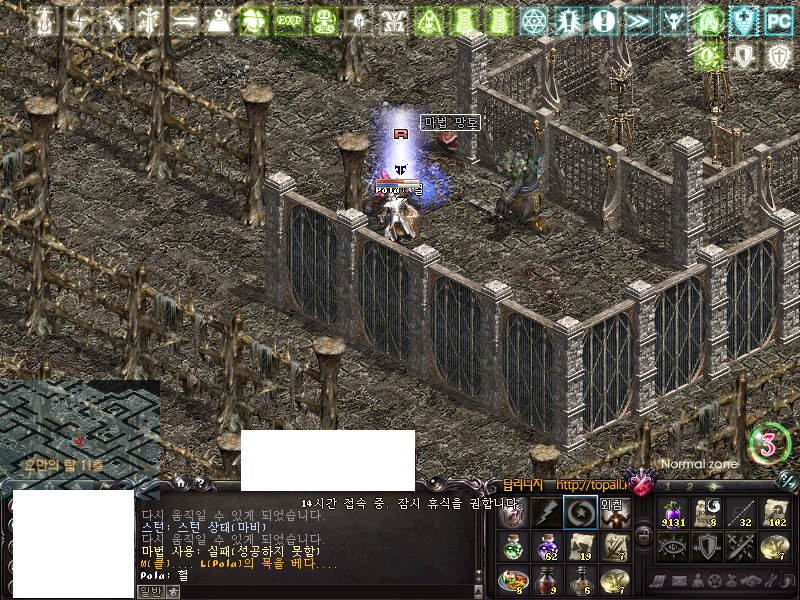Select the highlighted star-circle skill slot

pos(580,513)
